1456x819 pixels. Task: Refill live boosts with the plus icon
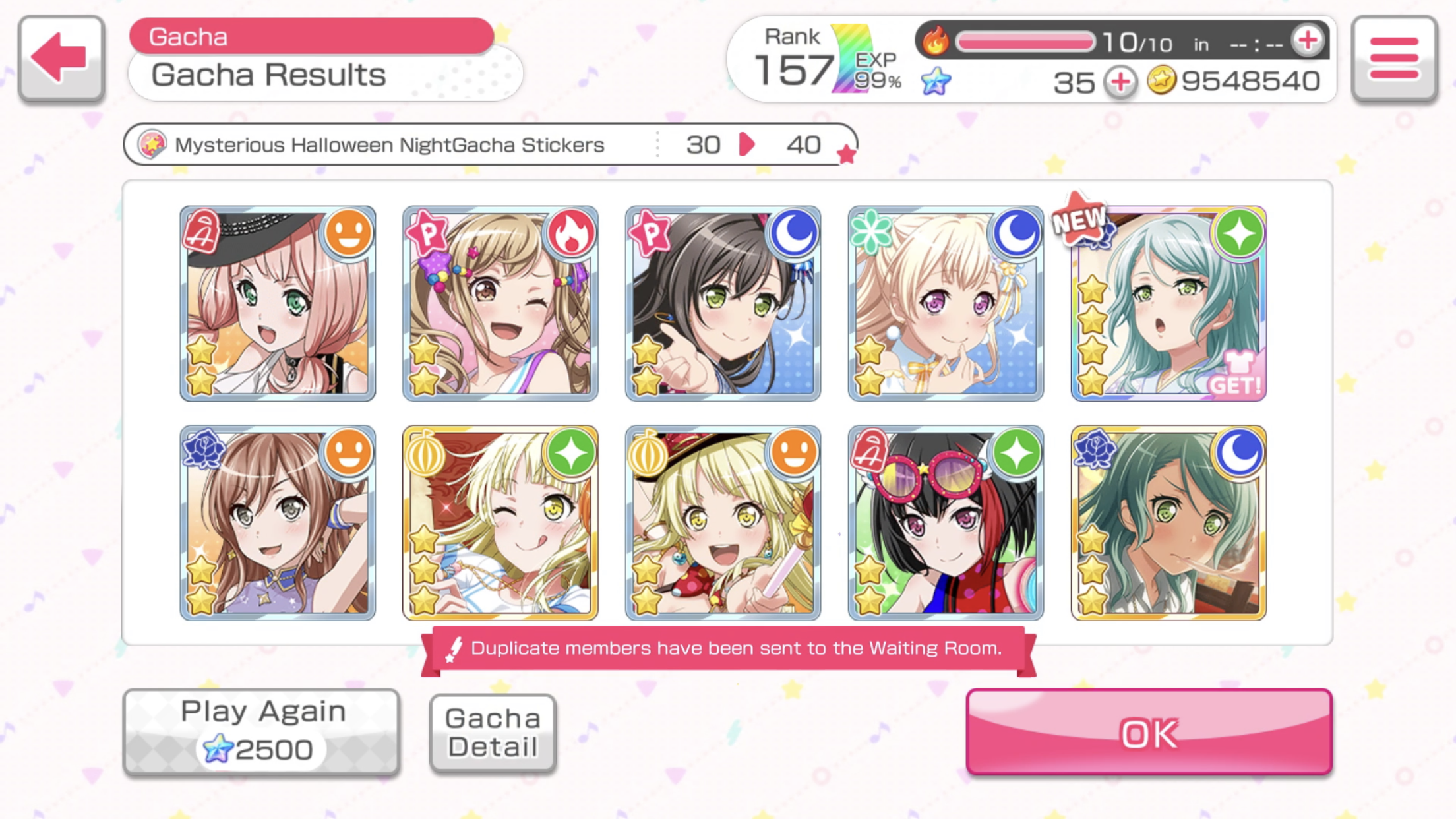click(x=1308, y=41)
